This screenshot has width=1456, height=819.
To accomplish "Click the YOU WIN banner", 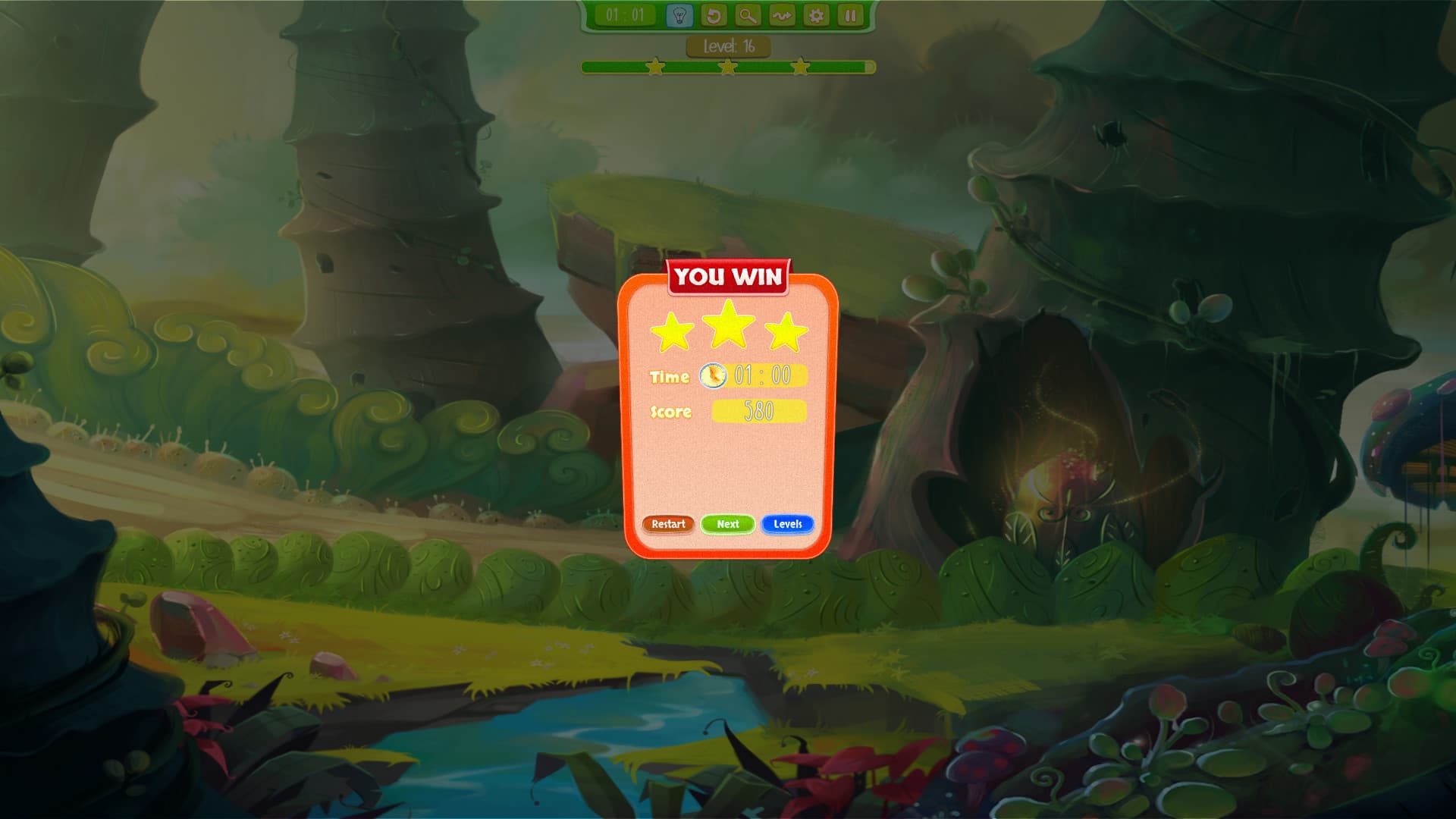I will click(x=728, y=277).
